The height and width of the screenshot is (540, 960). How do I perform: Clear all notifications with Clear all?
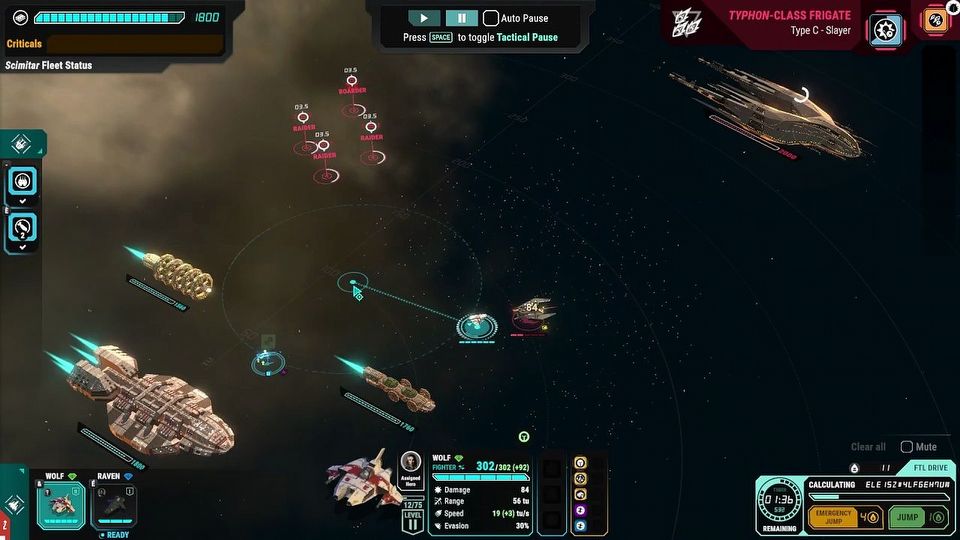click(x=868, y=447)
